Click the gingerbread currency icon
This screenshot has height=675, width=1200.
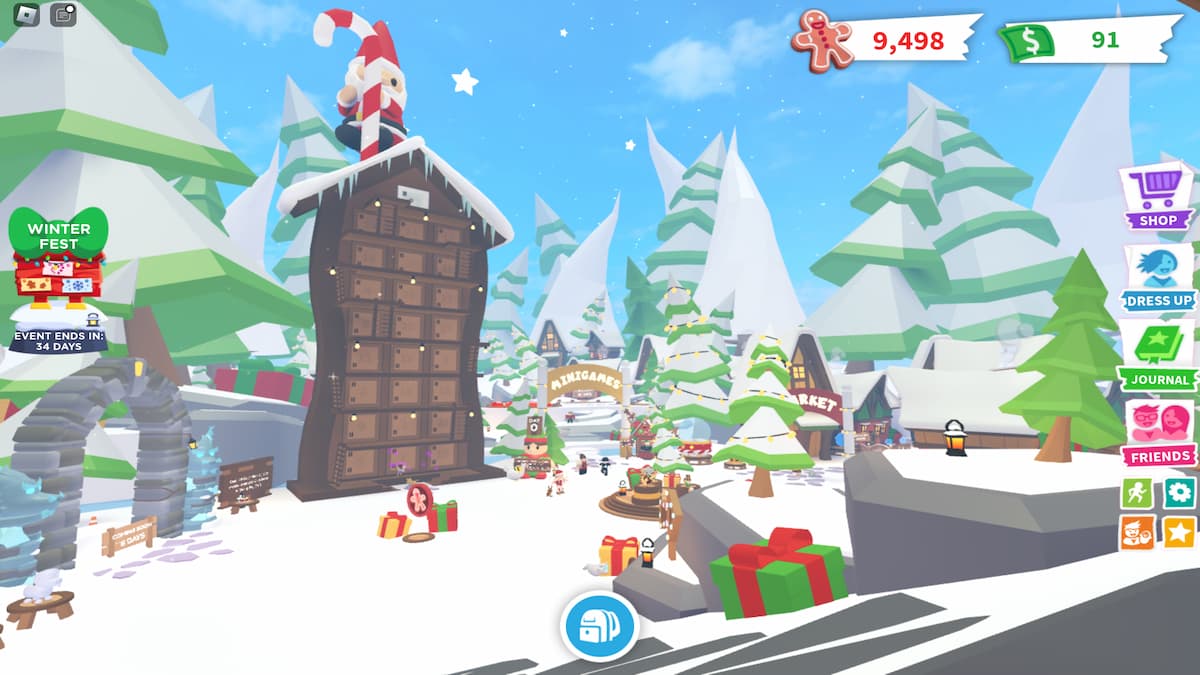(822, 40)
